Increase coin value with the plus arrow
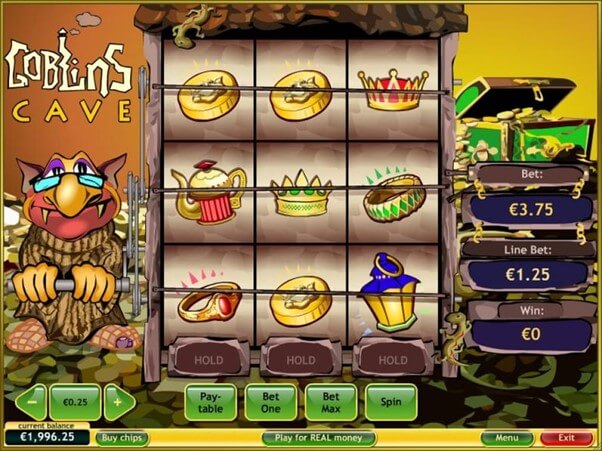Image resolution: width=602 pixels, height=451 pixels. [x=119, y=402]
